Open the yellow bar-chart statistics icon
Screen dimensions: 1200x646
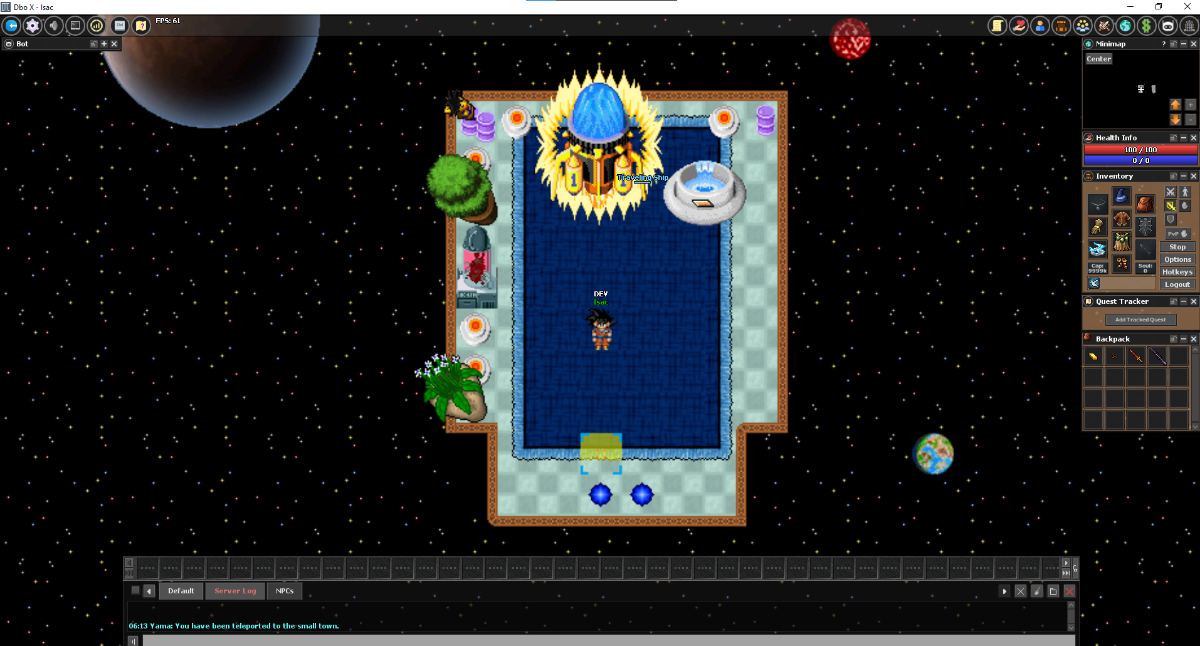coord(97,25)
